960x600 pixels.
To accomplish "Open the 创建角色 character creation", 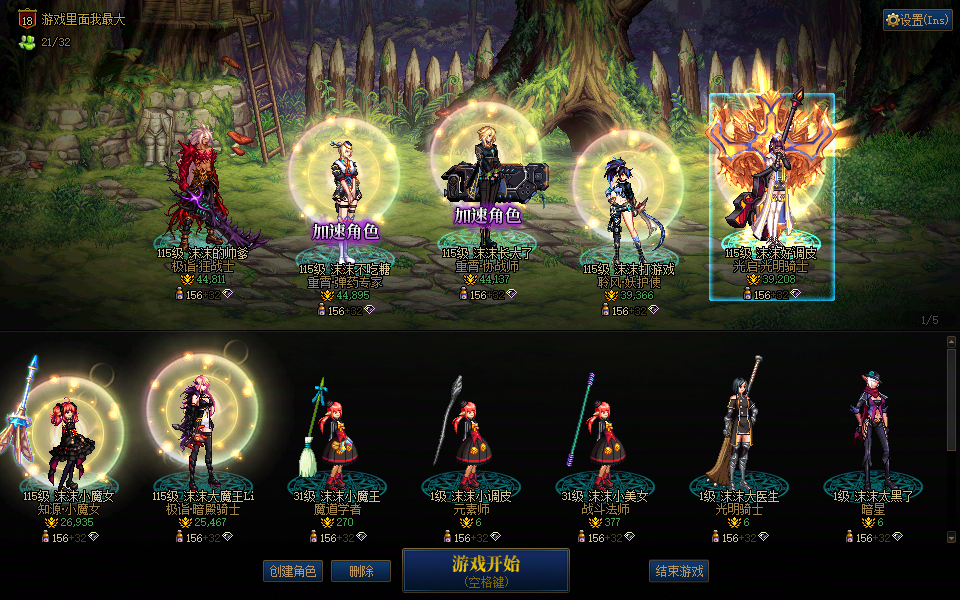I will 293,571.
